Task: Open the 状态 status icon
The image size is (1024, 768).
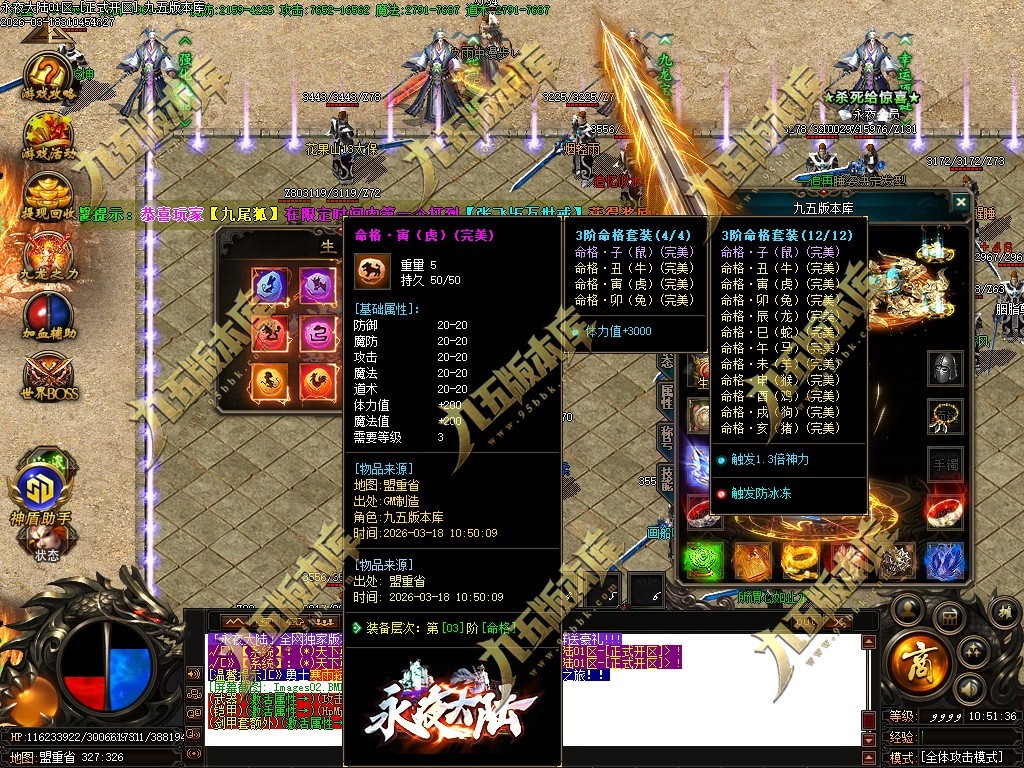Action: click(x=47, y=541)
